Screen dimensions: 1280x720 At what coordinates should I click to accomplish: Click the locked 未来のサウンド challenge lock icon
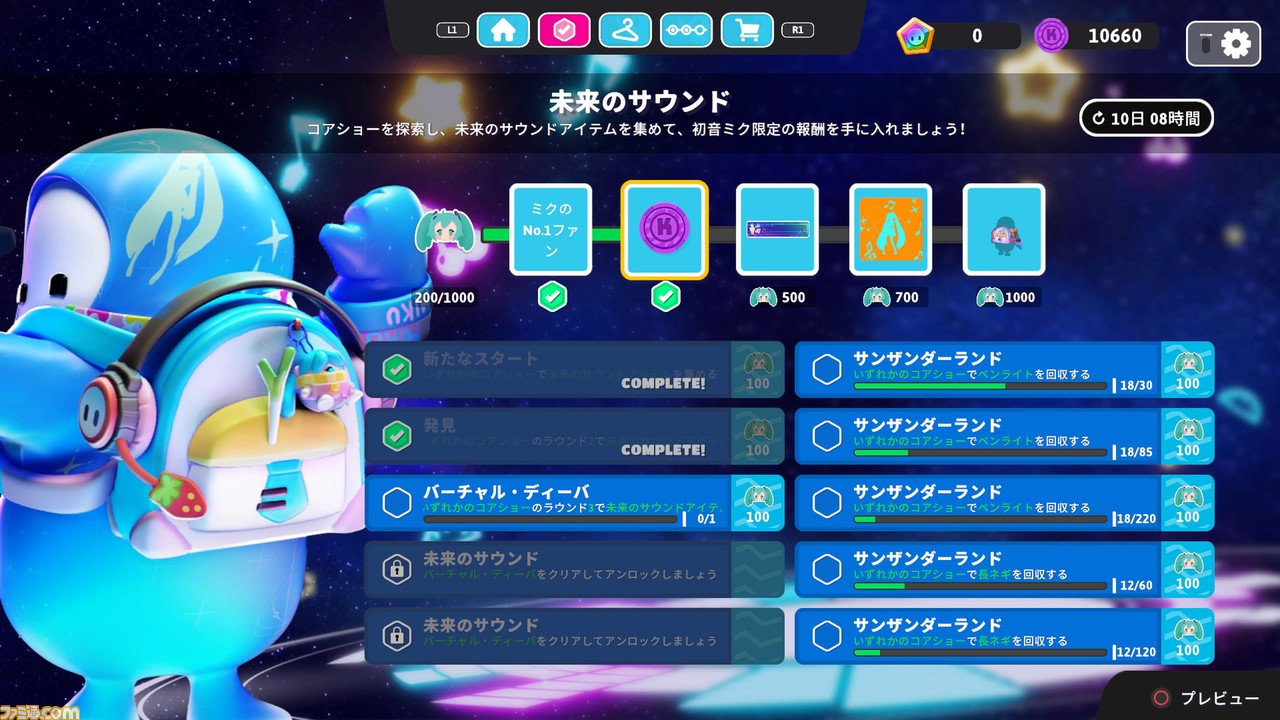tap(397, 568)
